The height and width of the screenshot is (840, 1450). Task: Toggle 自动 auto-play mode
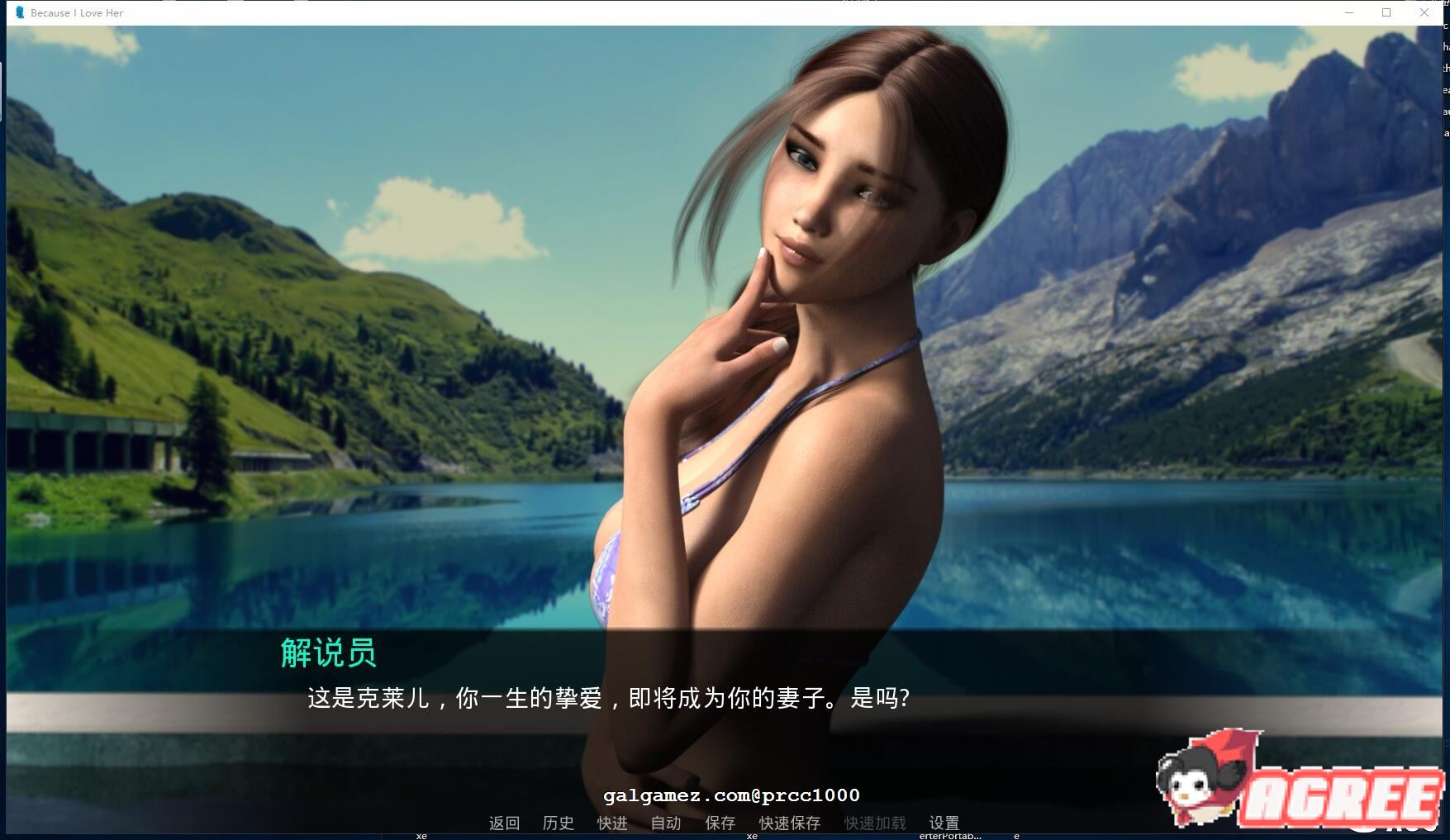[x=665, y=823]
